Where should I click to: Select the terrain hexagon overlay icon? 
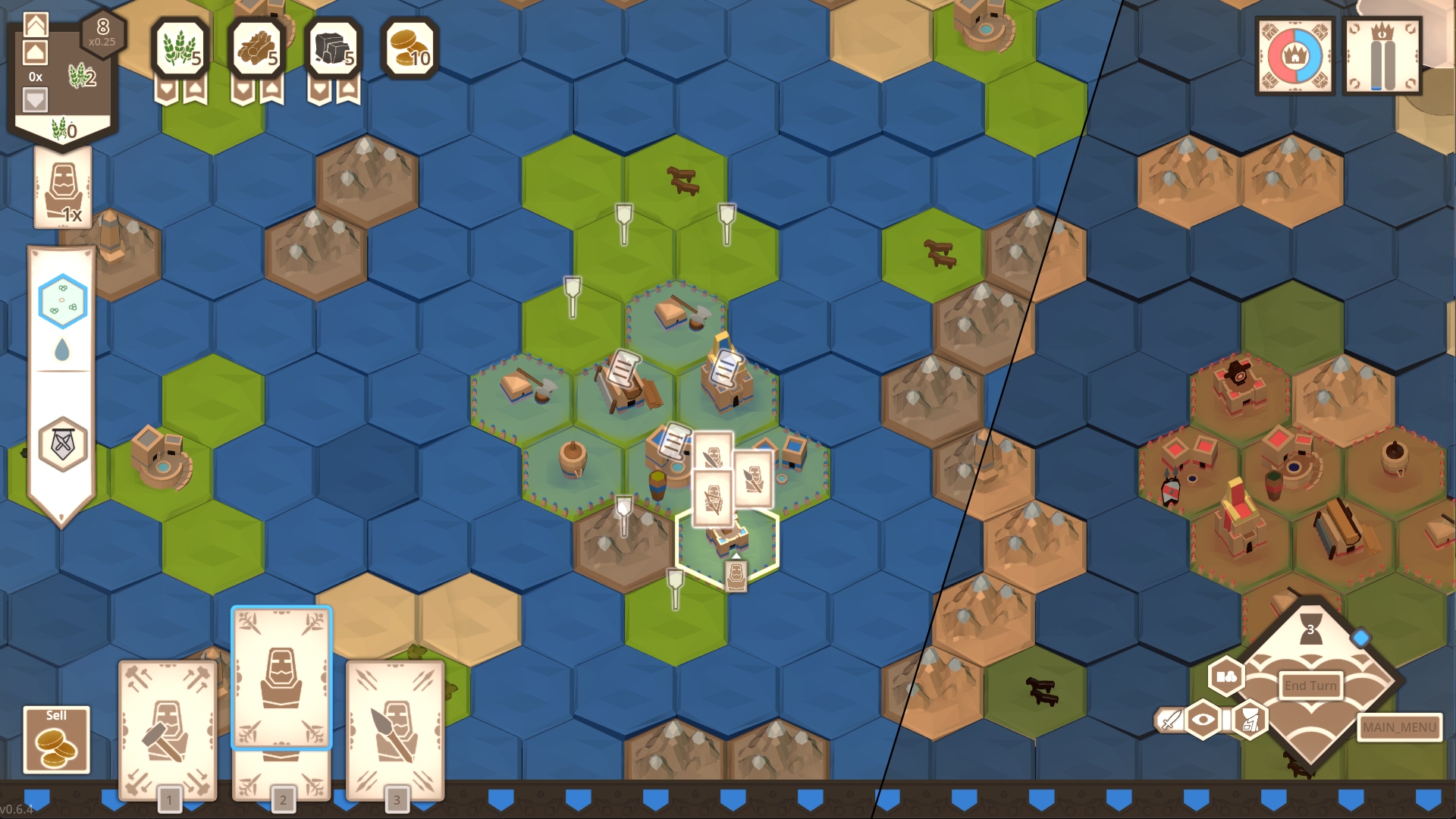tap(63, 301)
